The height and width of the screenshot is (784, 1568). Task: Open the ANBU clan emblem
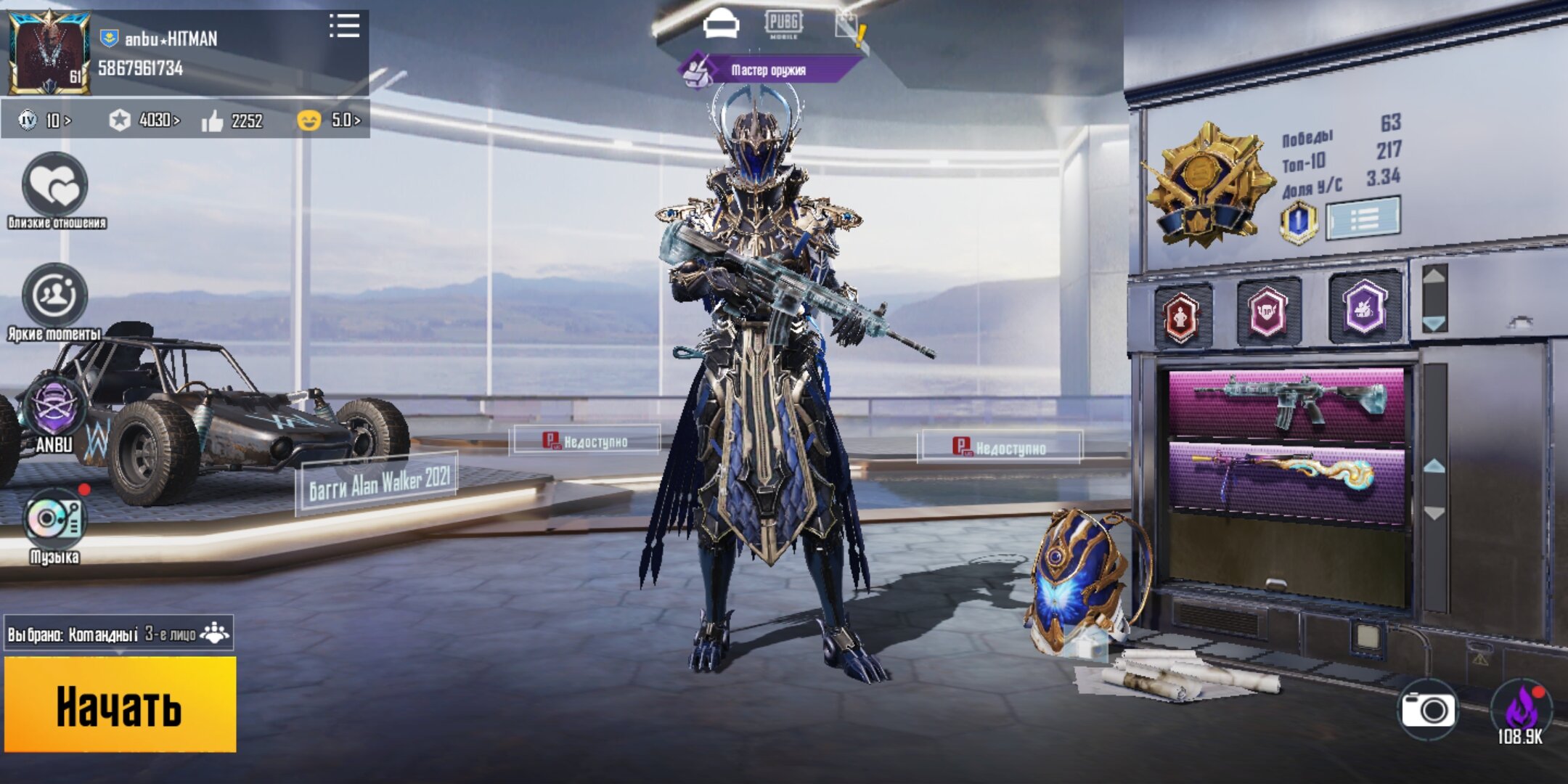(54, 408)
